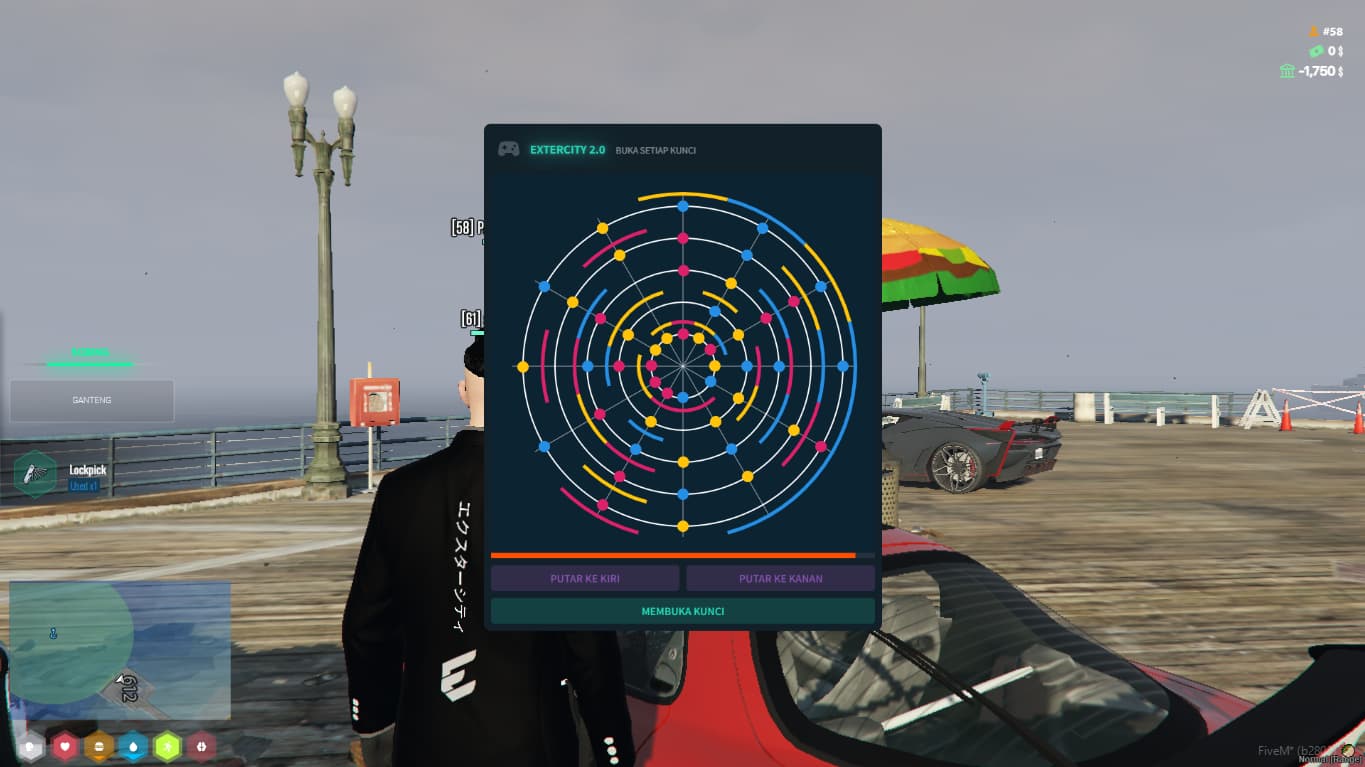This screenshot has height=767, width=1365.
Task: Toggle the yellow pin at the far left ring
Action: pyautogui.click(x=524, y=367)
